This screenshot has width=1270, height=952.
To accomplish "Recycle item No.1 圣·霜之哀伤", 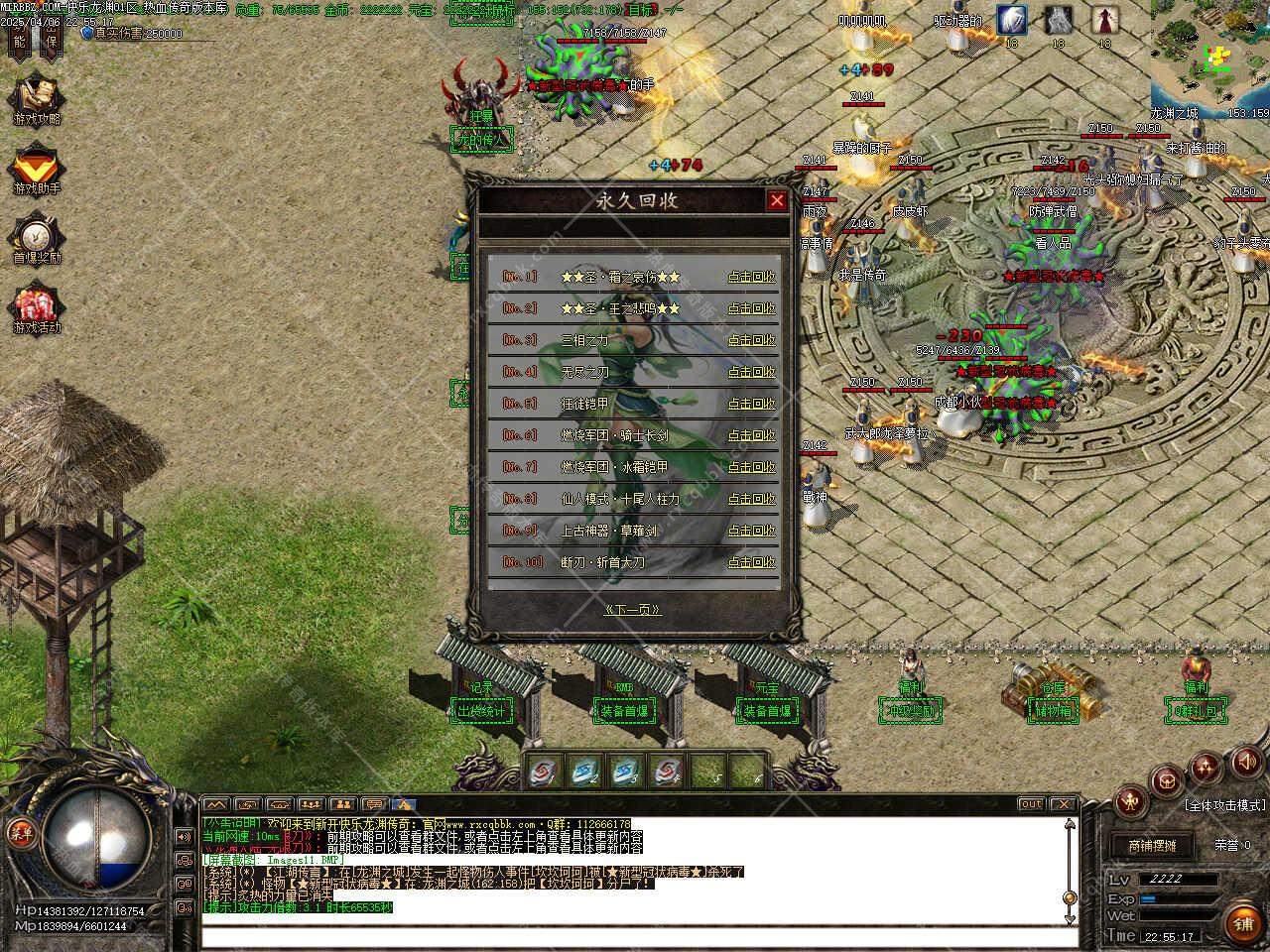I will tap(751, 277).
